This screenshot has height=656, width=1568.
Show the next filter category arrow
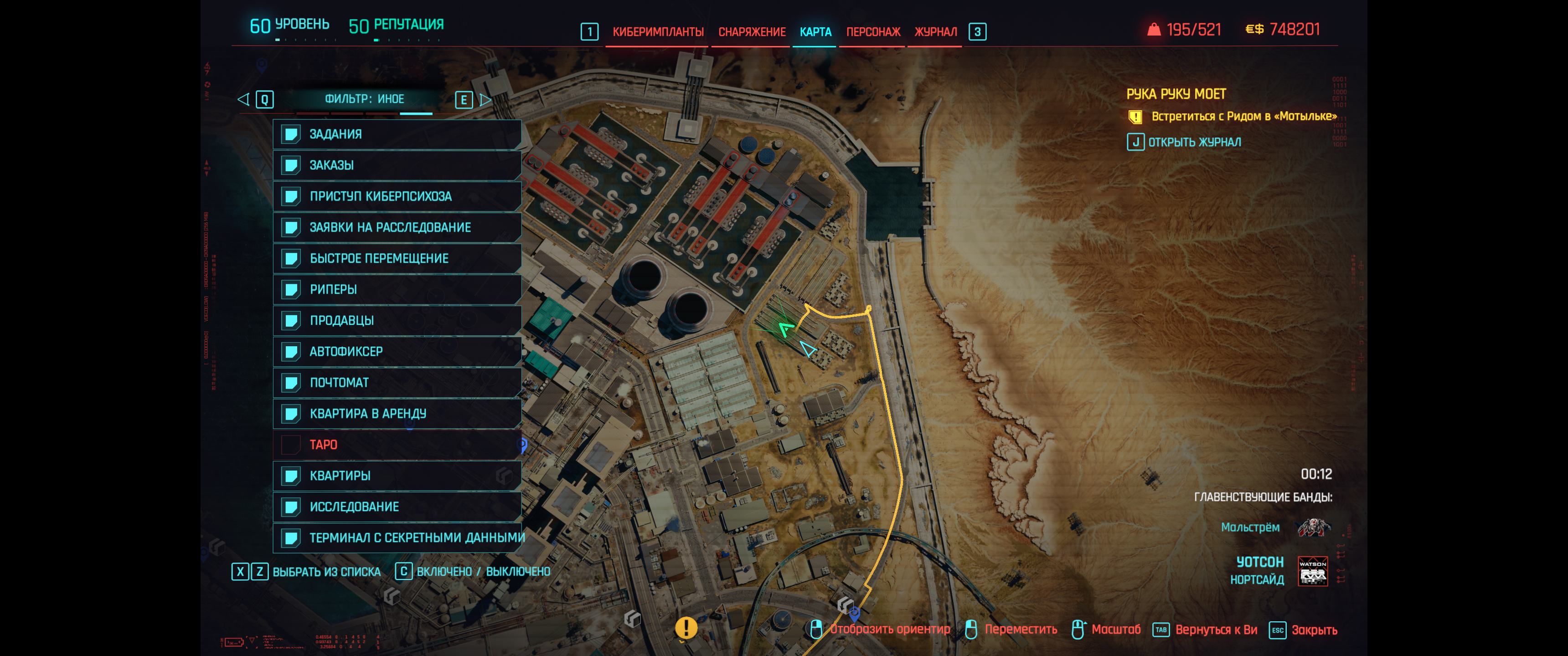coord(485,100)
